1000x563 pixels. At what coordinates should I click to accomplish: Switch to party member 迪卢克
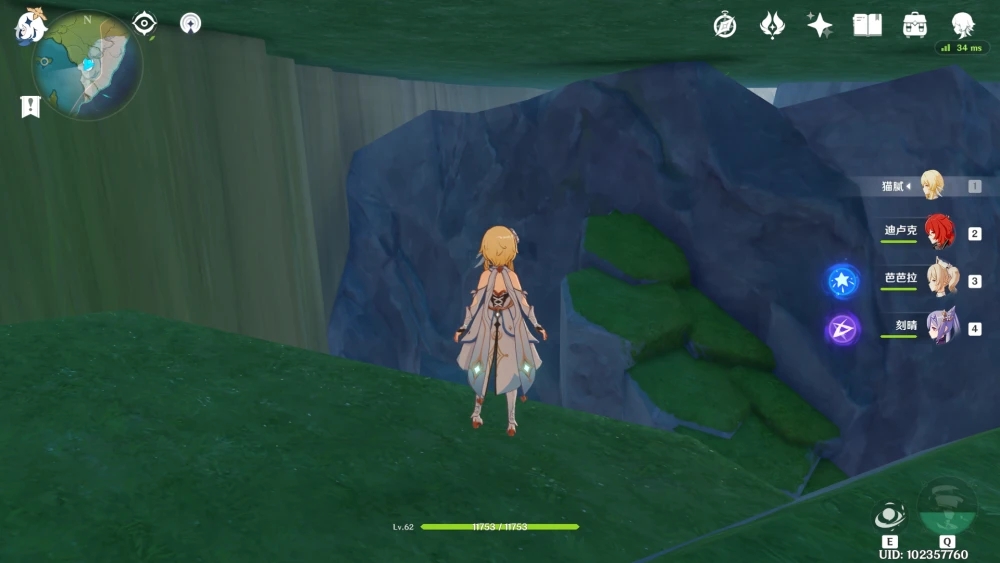click(x=938, y=233)
